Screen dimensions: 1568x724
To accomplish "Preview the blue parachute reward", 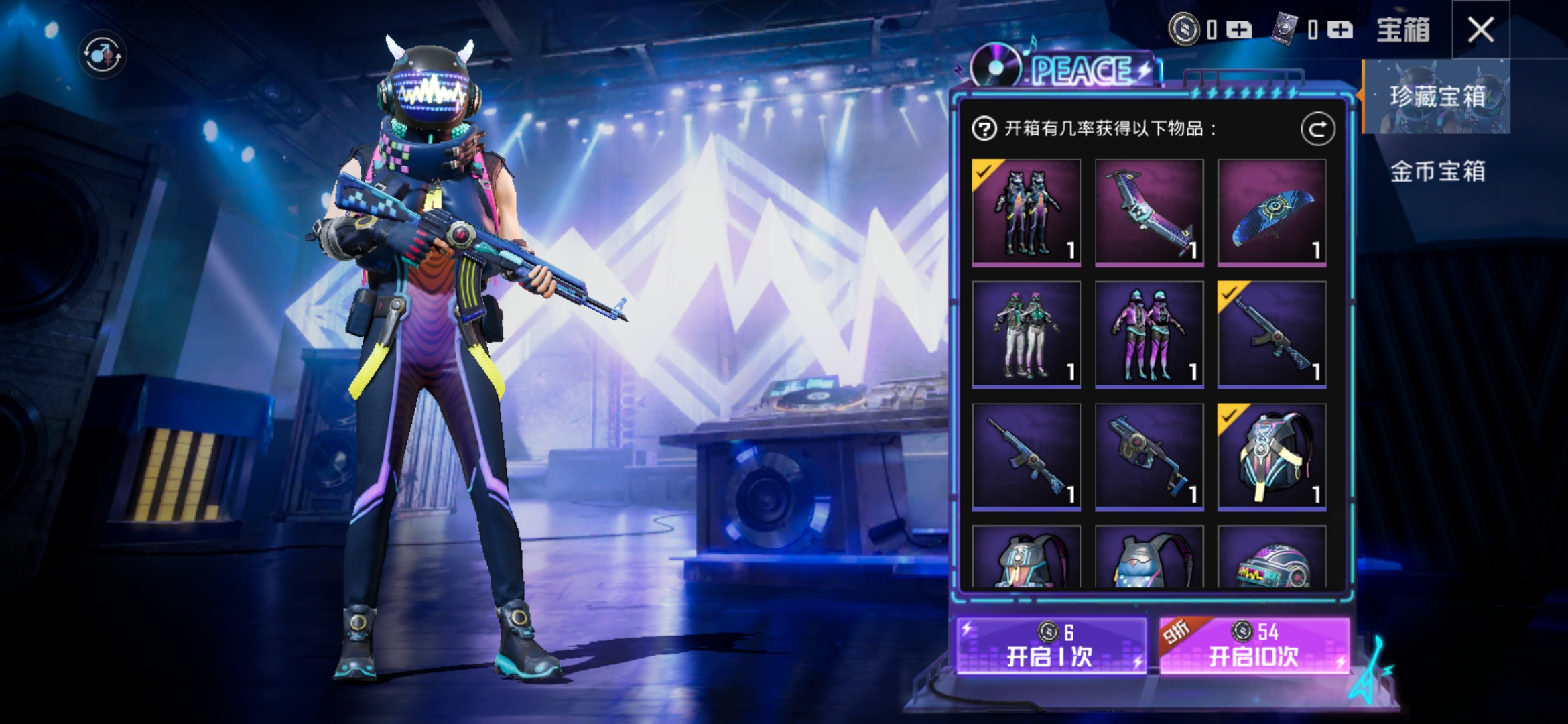I will pyautogui.click(x=1271, y=213).
